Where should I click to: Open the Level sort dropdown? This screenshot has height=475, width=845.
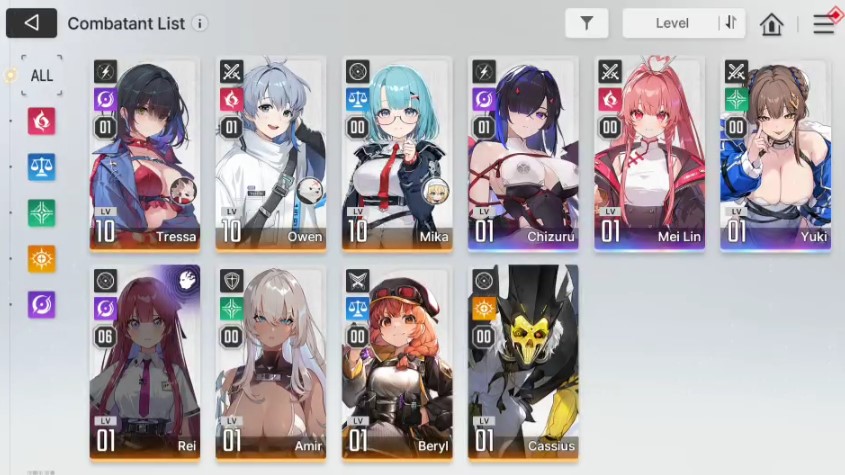(x=672, y=24)
